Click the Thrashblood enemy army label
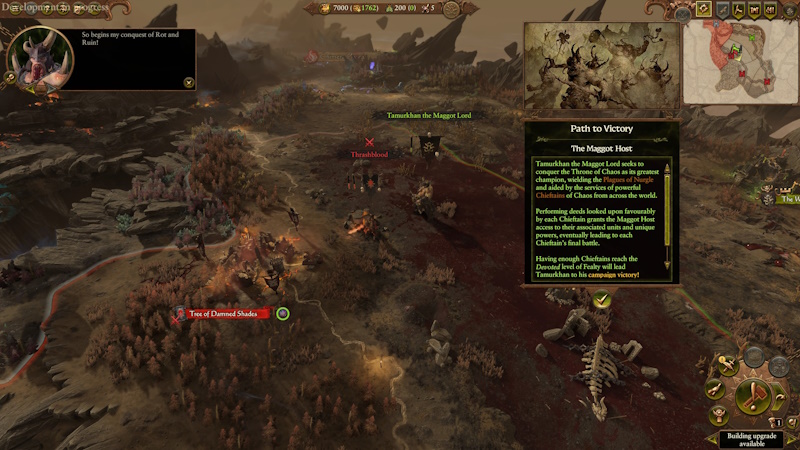 click(x=369, y=155)
